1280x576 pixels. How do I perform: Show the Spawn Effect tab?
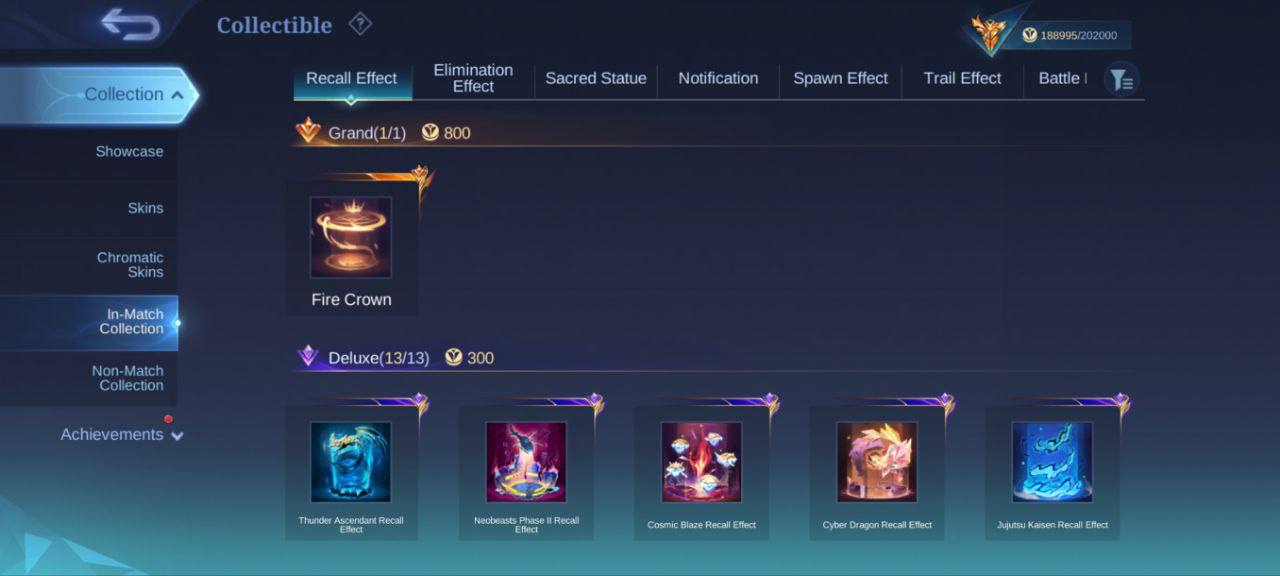pyautogui.click(x=840, y=78)
